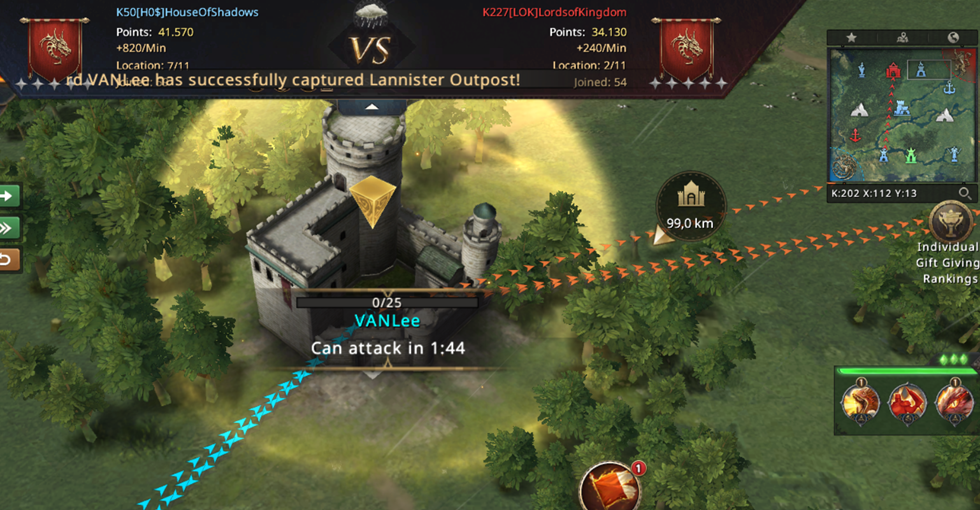Switch to the globe tab above minimap
The height and width of the screenshot is (510, 980).
point(953,38)
